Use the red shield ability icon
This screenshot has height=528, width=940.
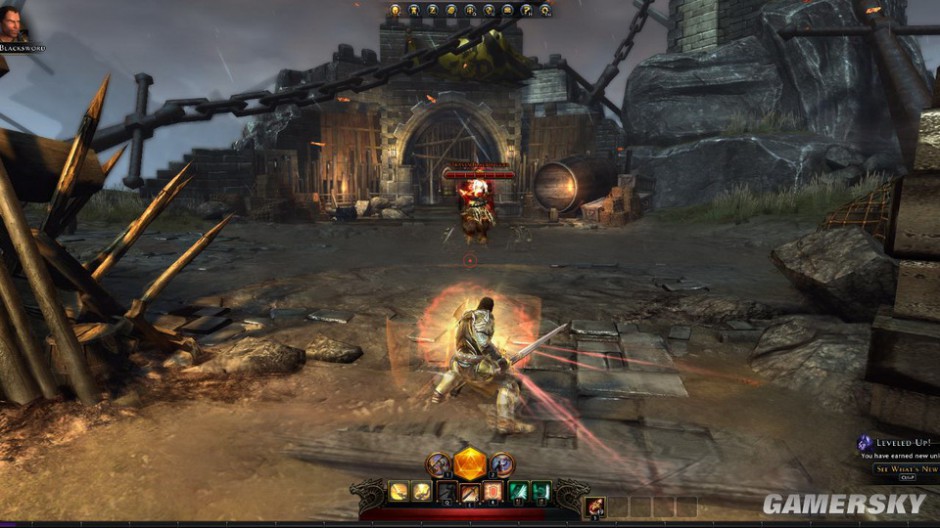(x=493, y=491)
